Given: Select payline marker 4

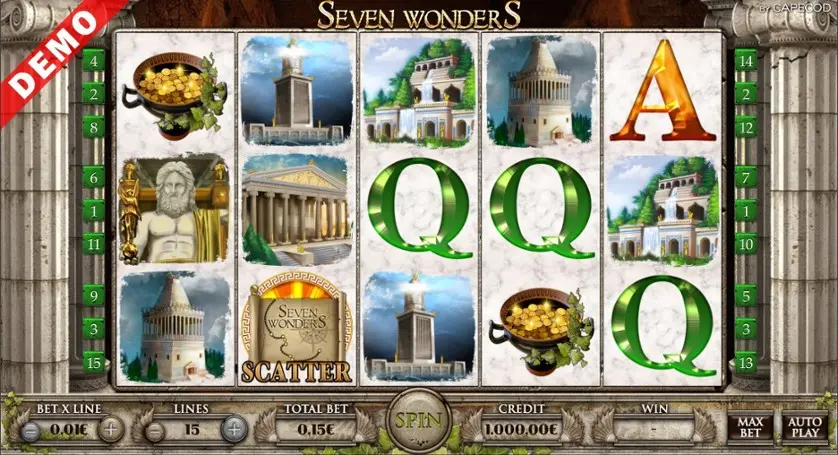Looking at the screenshot, I should point(94,61).
